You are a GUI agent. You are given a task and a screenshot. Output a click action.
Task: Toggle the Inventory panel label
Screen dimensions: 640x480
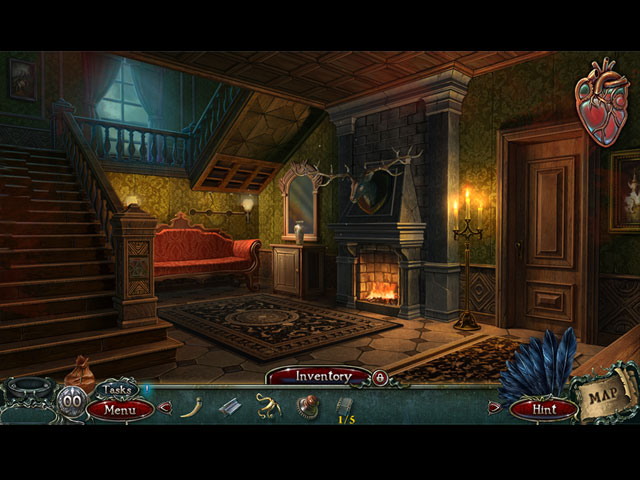click(322, 377)
